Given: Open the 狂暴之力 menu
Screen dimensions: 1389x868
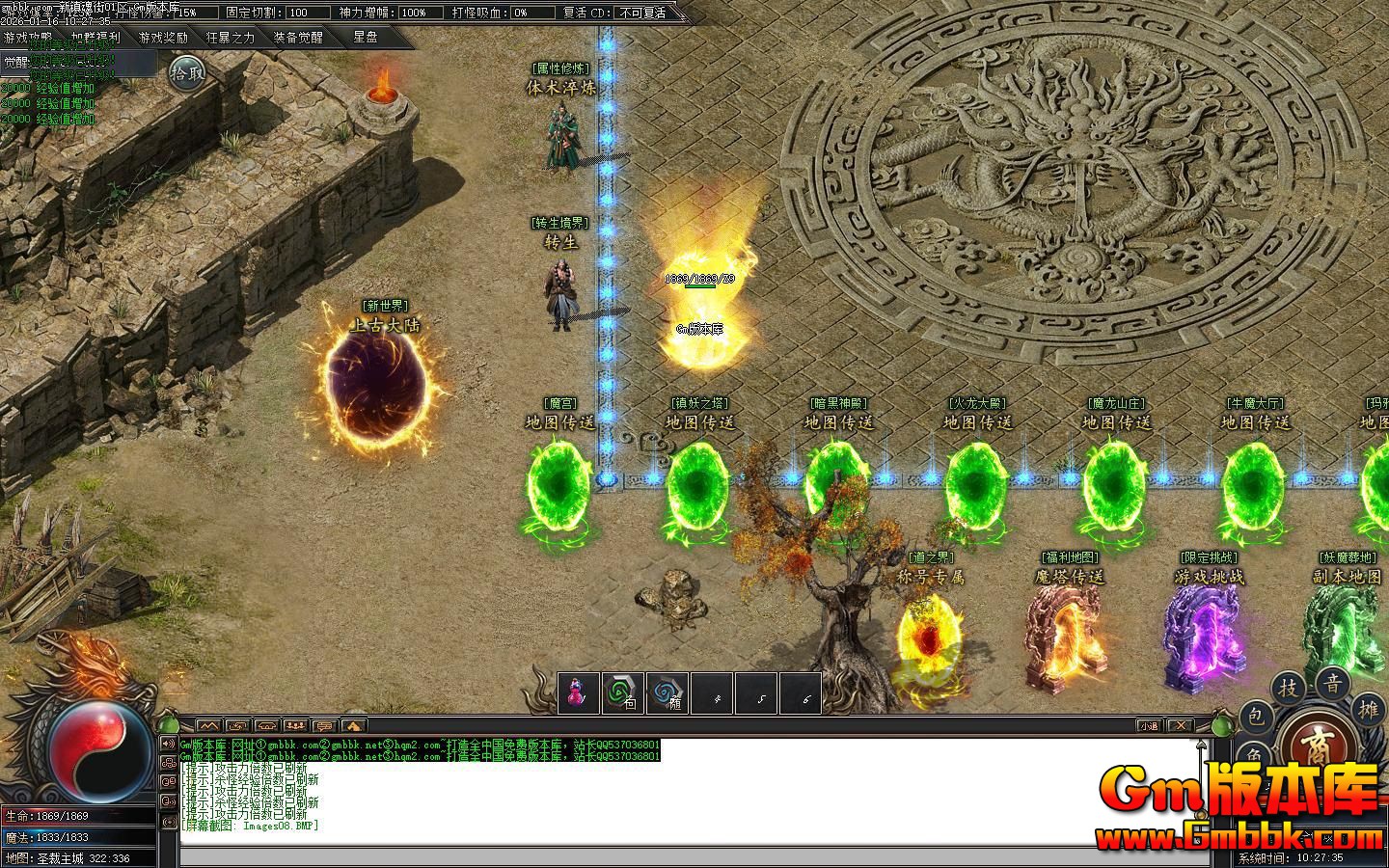Looking at the screenshot, I should [x=231, y=38].
